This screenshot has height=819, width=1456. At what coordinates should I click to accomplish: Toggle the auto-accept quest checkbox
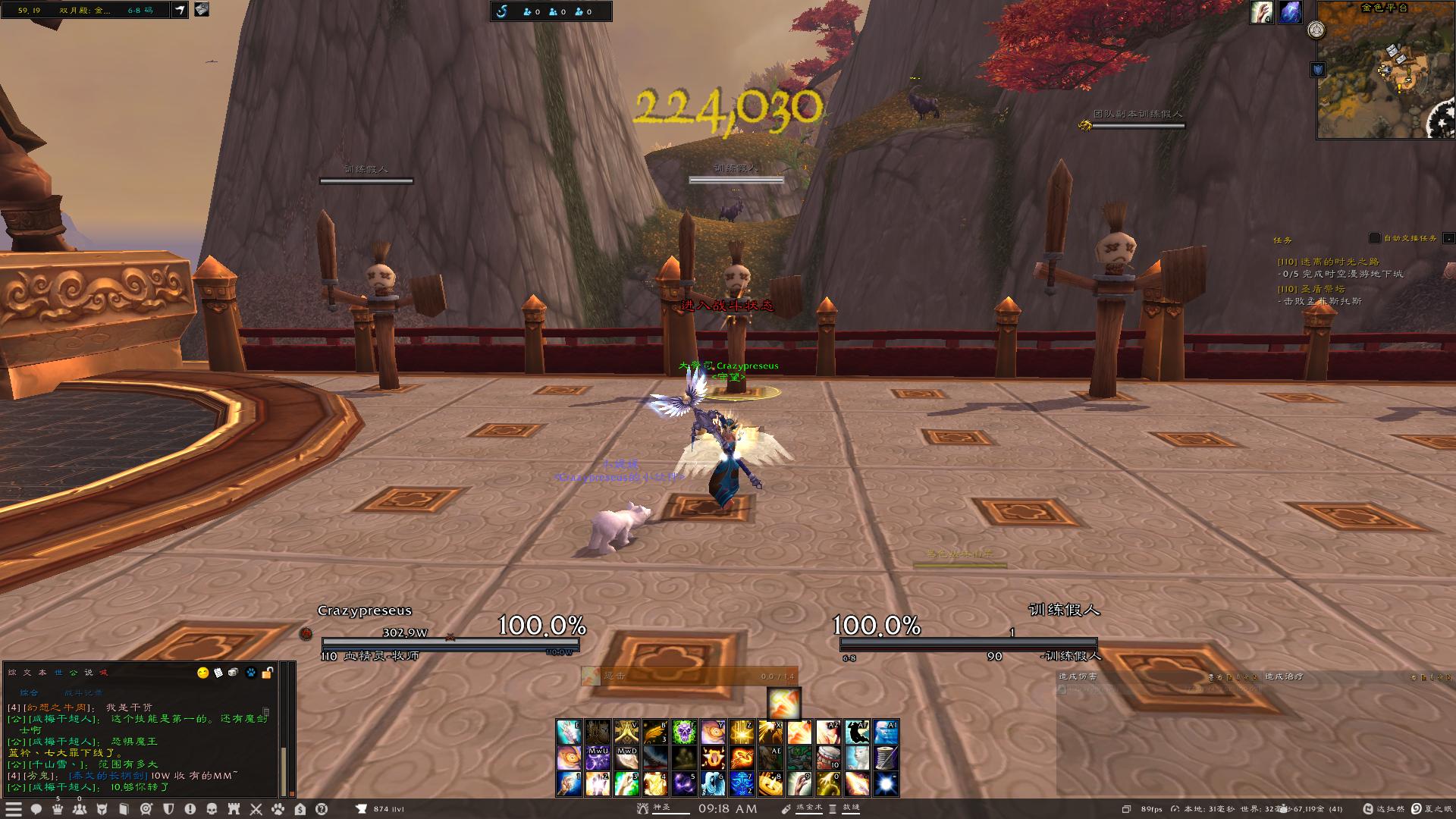pos(1374,238)
